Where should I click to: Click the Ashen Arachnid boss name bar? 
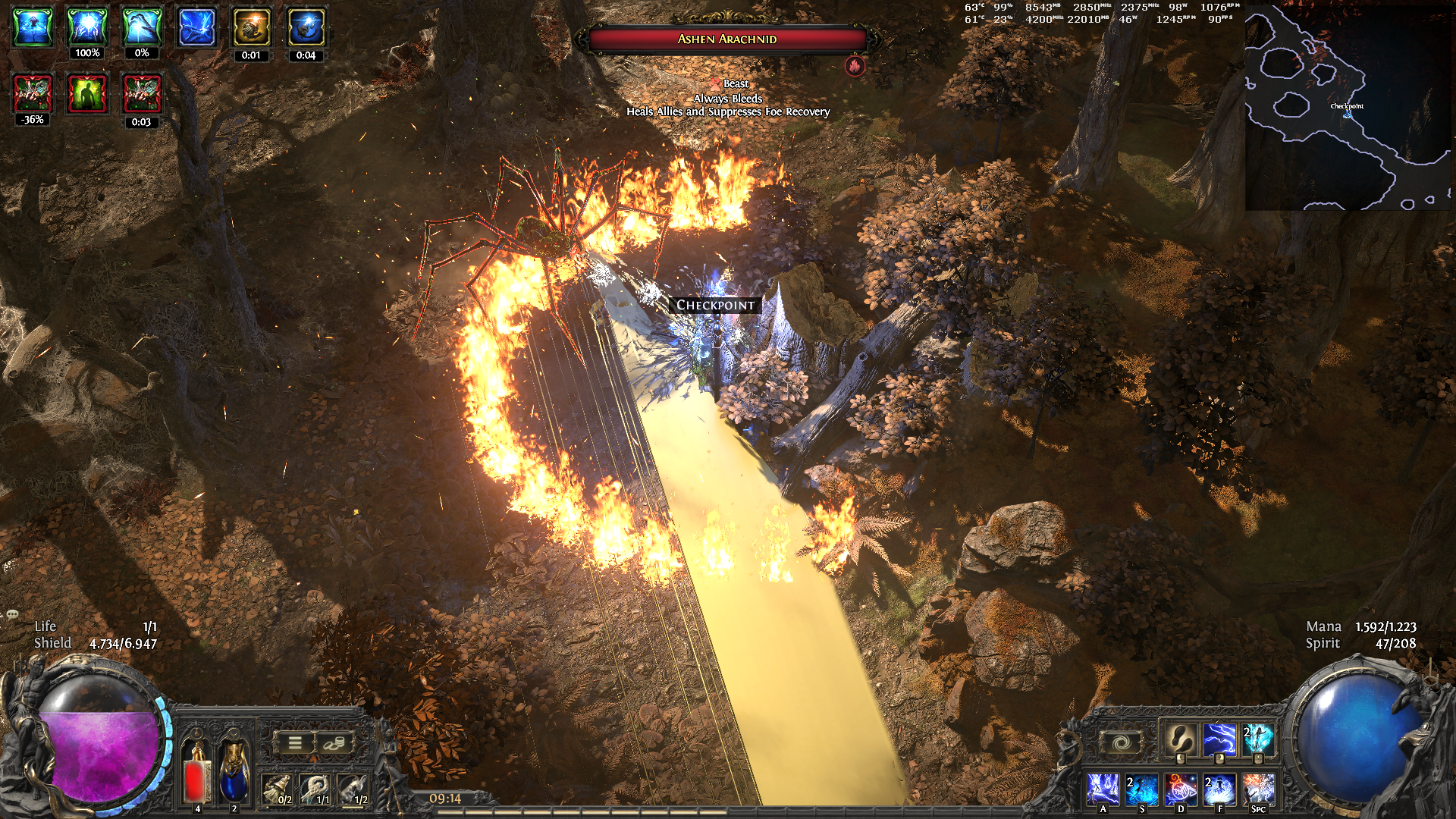coord(727,39)
